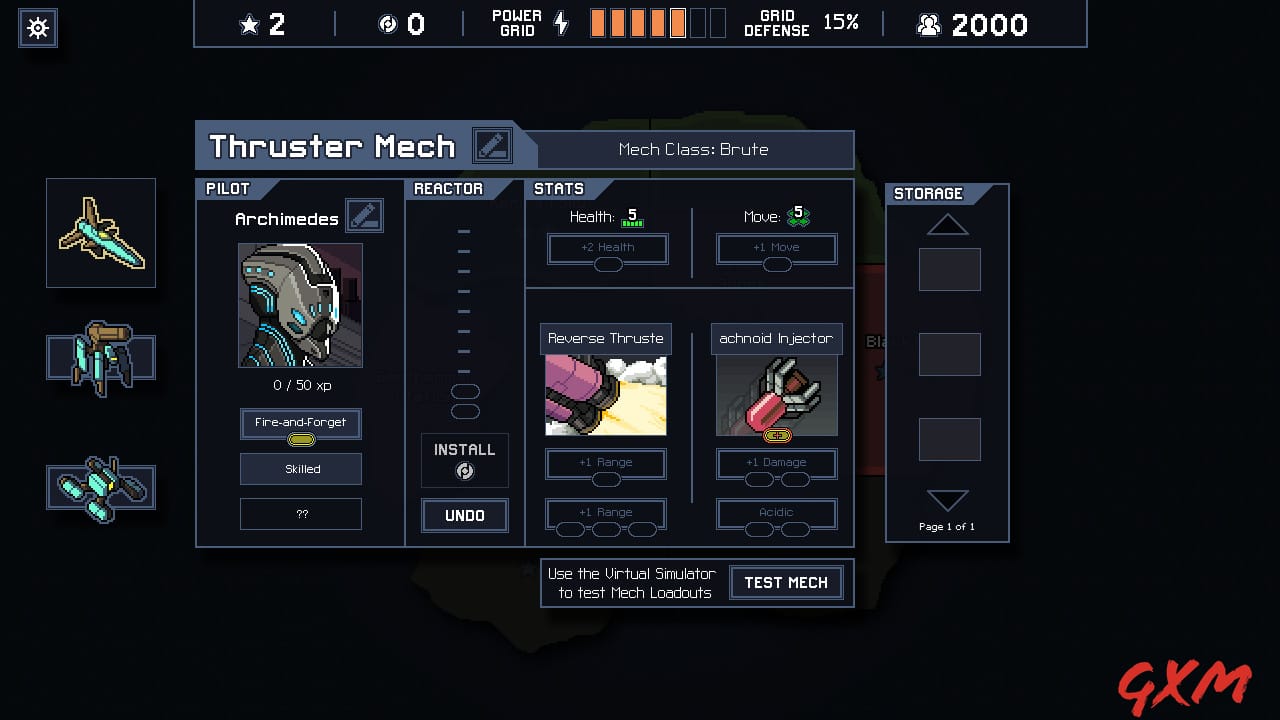Select the achnoid Injector weapon tab
Image resolution: width=1280 pixels, height=720 pixels.
tap(776, 338)
